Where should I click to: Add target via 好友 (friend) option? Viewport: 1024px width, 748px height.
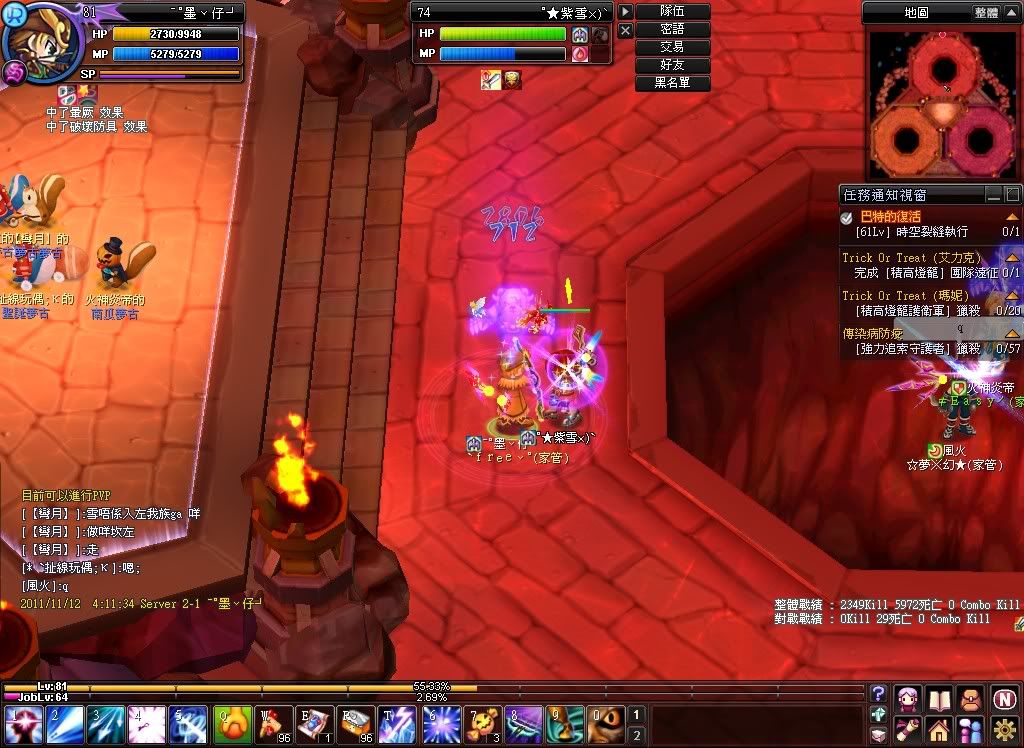click(x=673, y=65)
